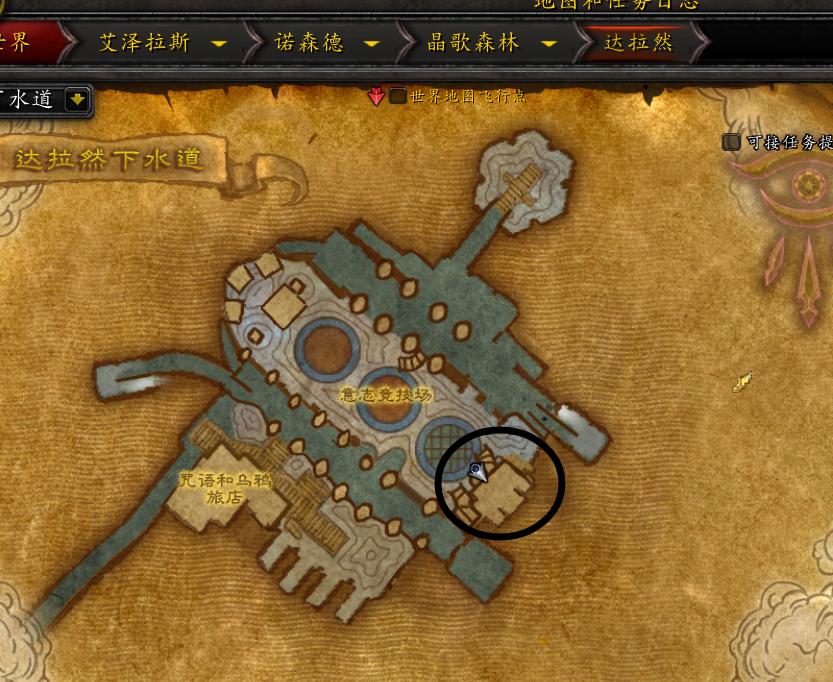Screen dimensions: 833x682
Task: Return to the 世界 map level
Action: (20, 43)
